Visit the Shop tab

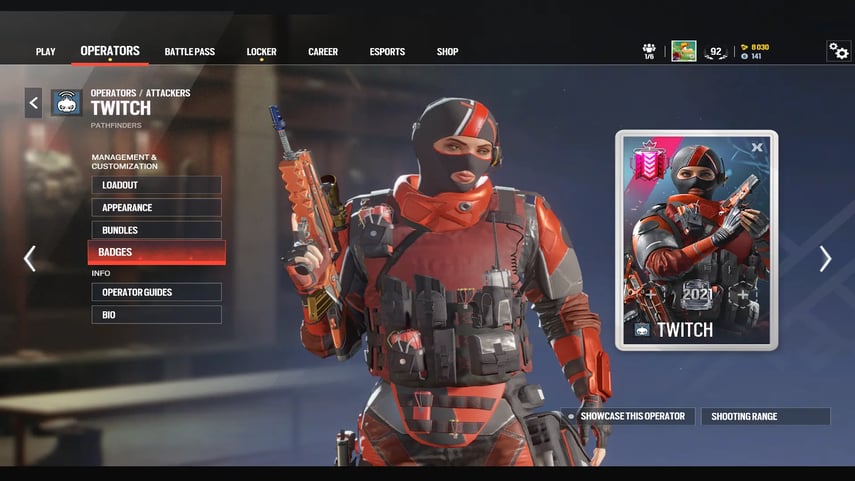click(x=447, y=52)
